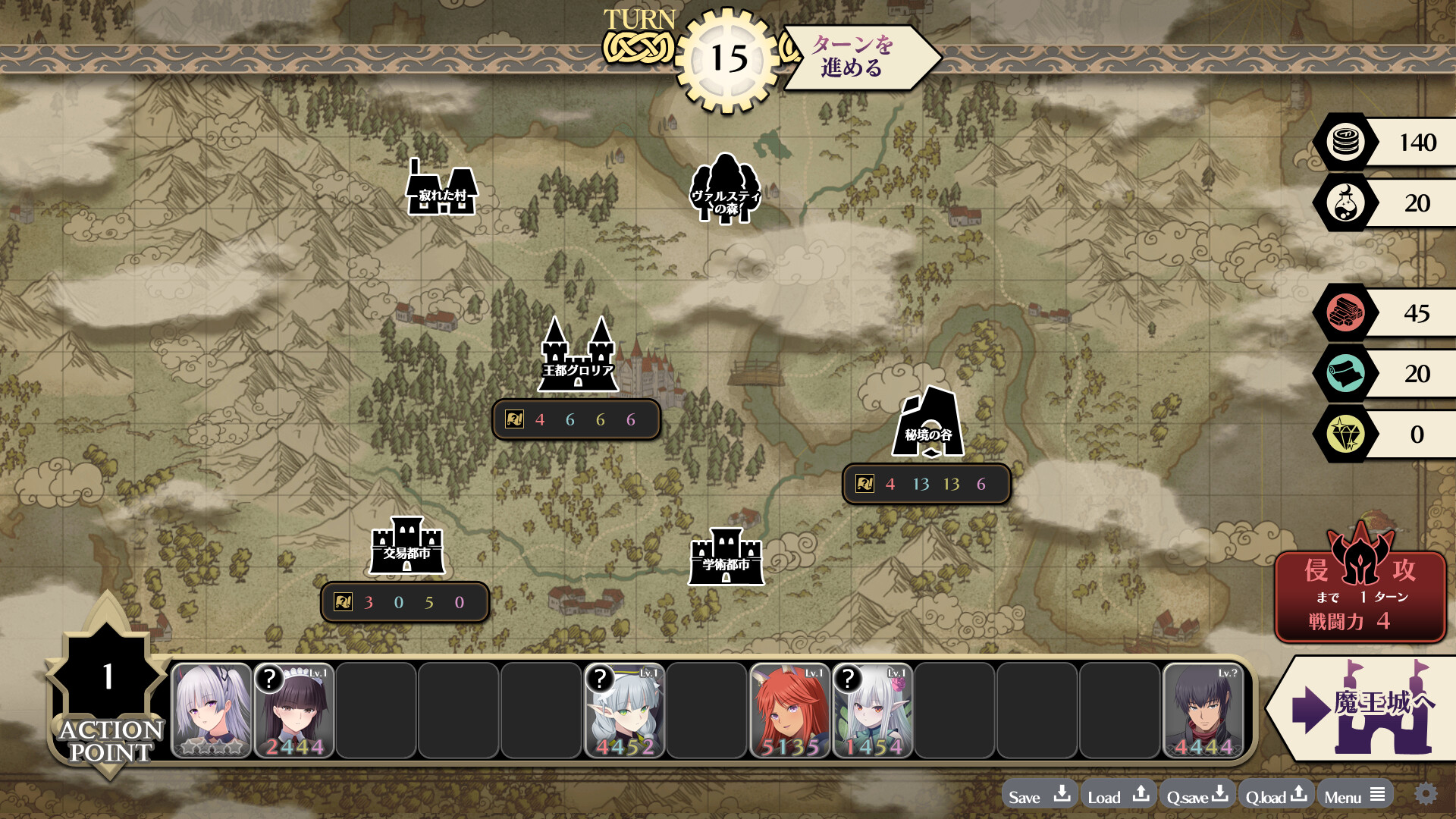Open settings via the gear icon

coord(1426,794)
